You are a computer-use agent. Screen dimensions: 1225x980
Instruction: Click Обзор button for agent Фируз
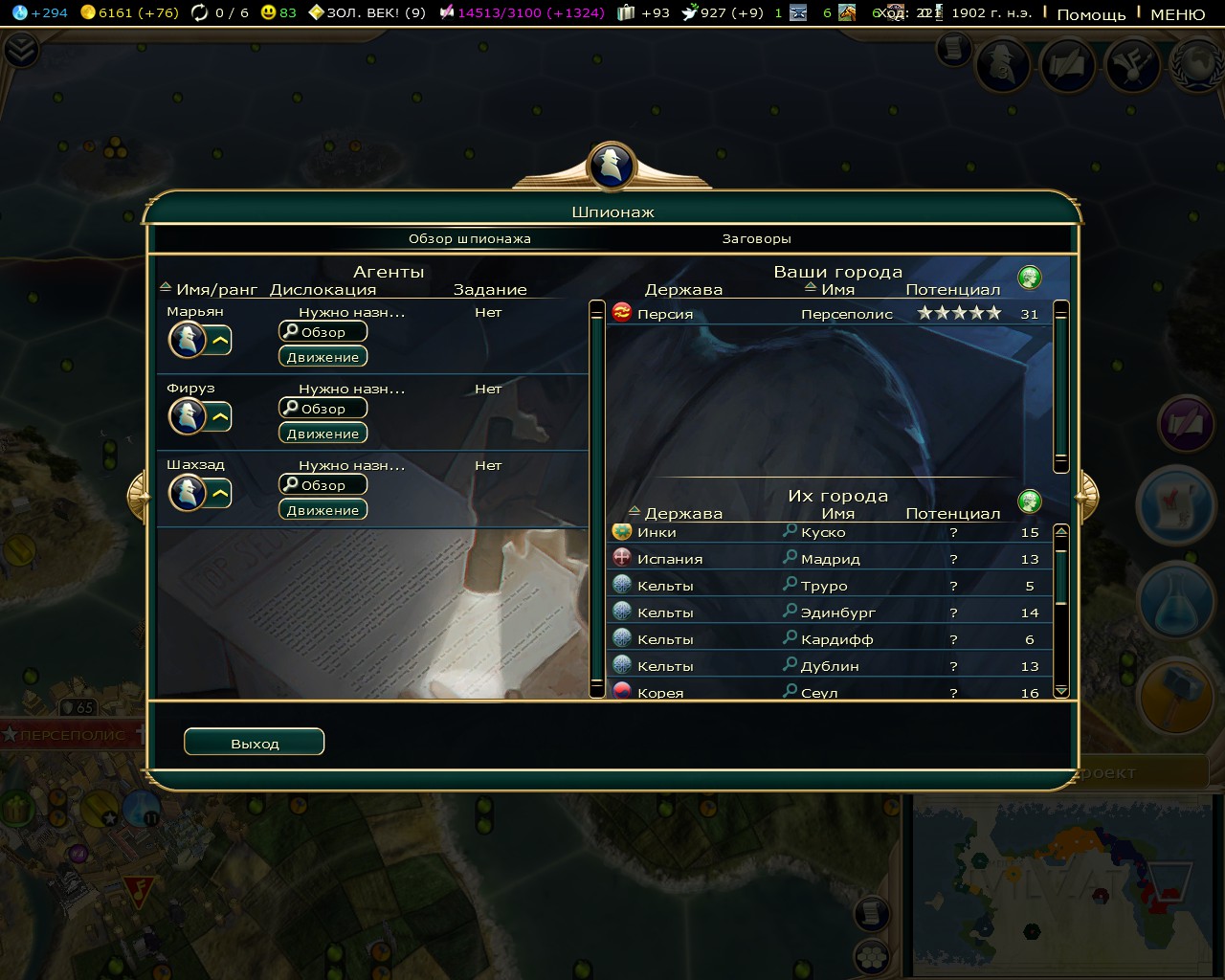[x=323, y=409]
